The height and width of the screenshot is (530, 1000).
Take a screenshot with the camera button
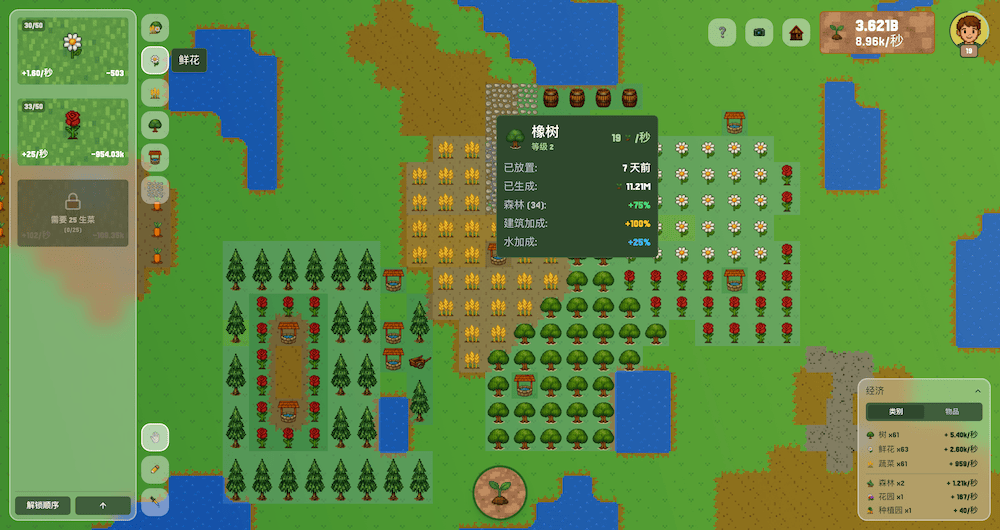click(760, 32)
